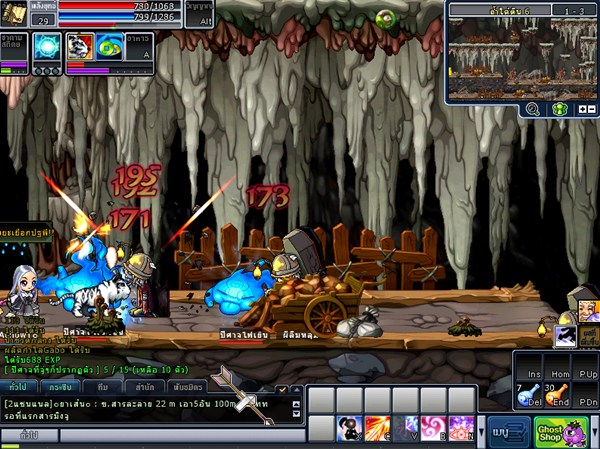Screen dimensions: 600x449
Task: Select the blue-green swirl buff icon
Action: click(110, 47)
